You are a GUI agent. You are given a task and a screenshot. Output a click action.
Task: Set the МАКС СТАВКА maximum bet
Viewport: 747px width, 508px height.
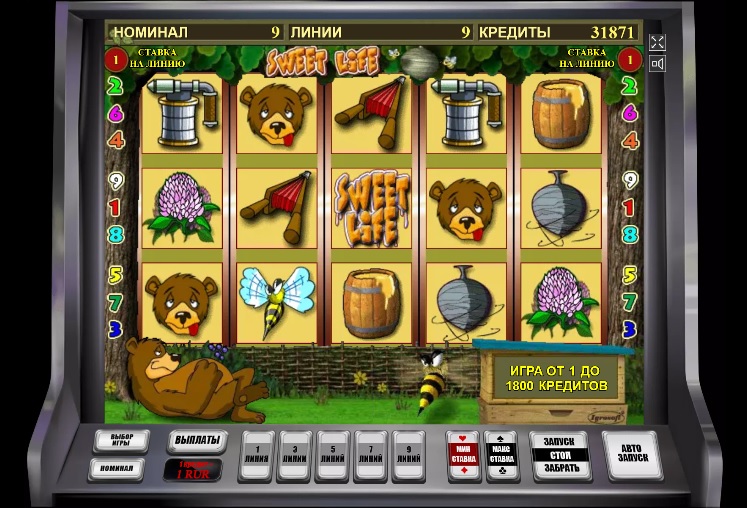tap(500, 454)
